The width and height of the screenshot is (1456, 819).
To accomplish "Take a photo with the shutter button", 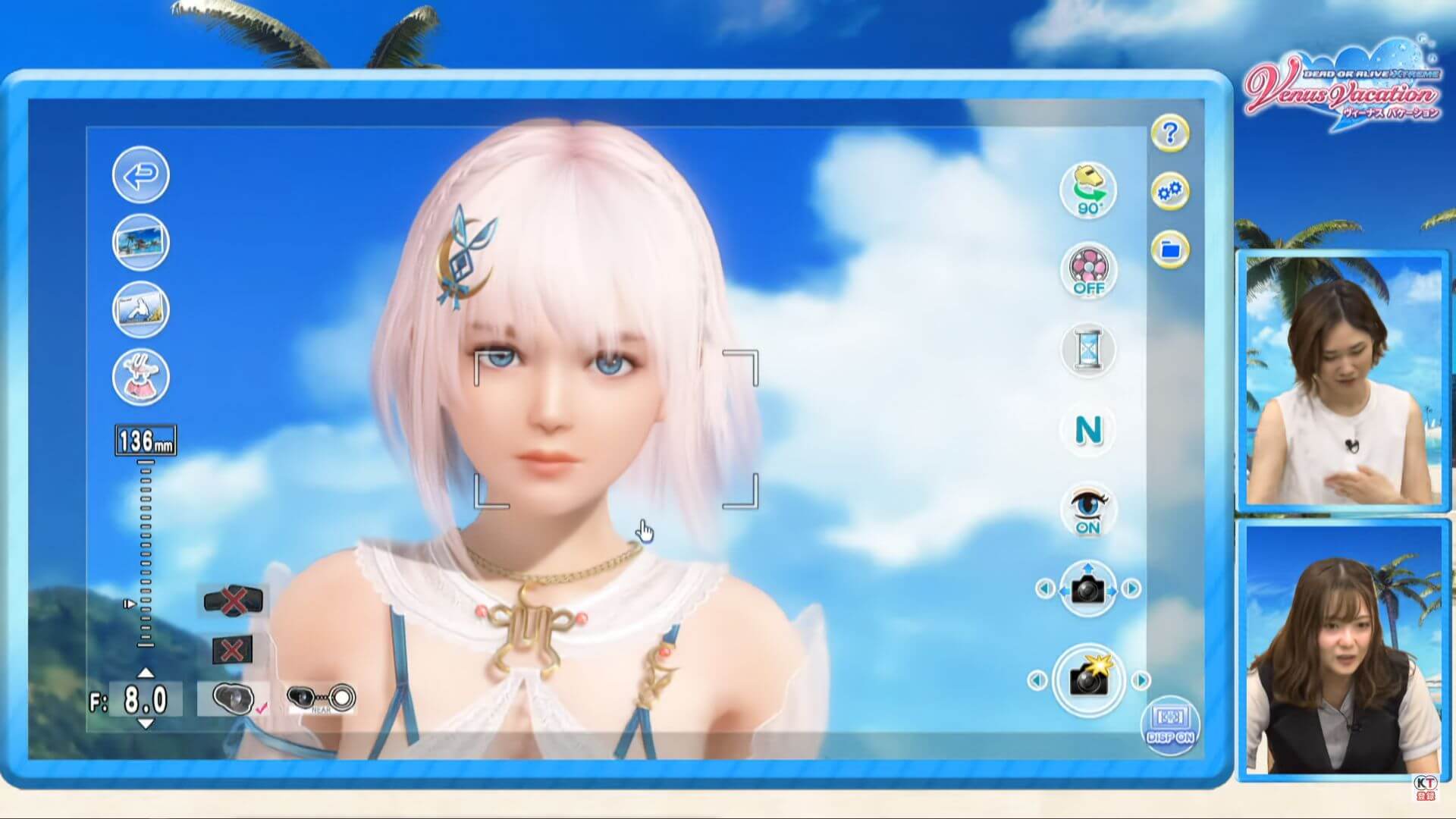I will [x=1088, y=680].
